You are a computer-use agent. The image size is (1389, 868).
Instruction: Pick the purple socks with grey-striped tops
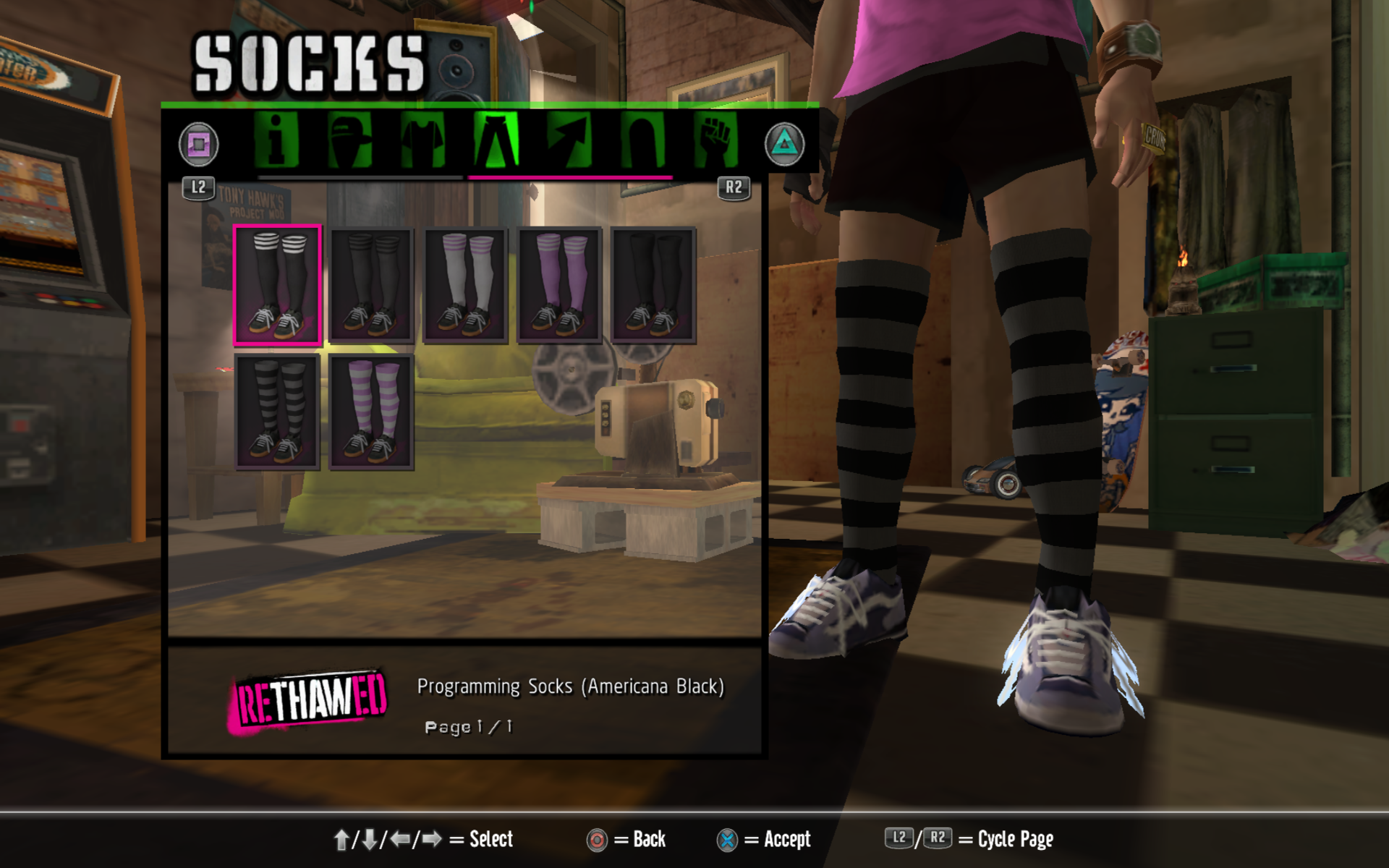(x=559, y=285)
